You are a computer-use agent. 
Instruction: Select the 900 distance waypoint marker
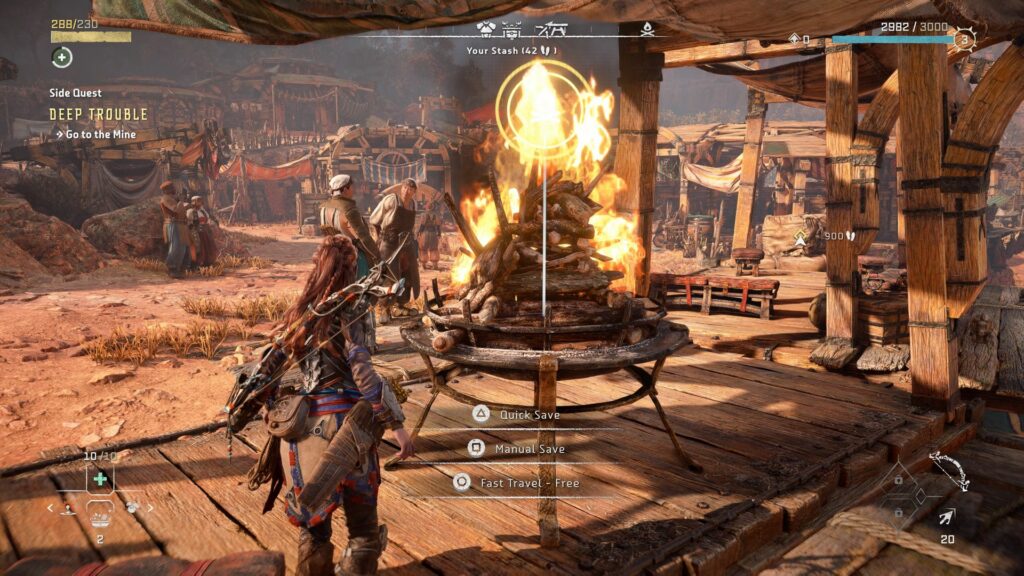tap(800, 239)
